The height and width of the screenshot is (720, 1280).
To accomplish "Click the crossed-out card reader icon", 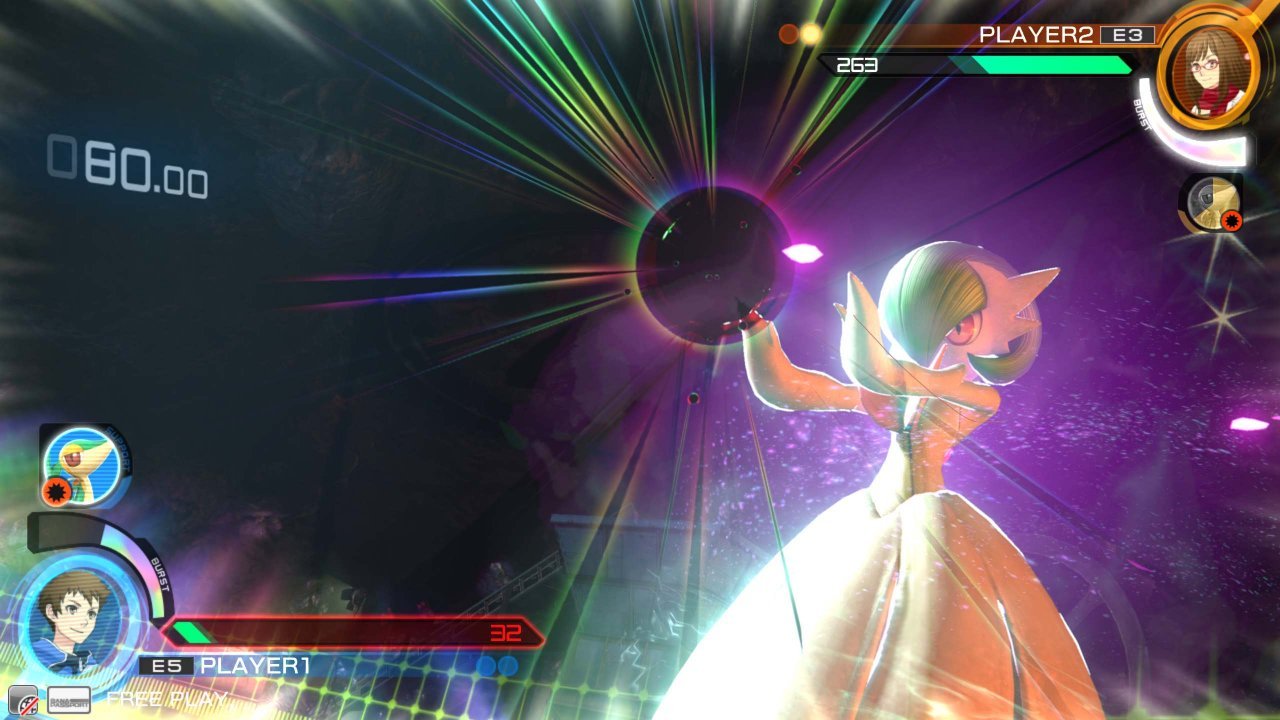I will pos(24,700).
